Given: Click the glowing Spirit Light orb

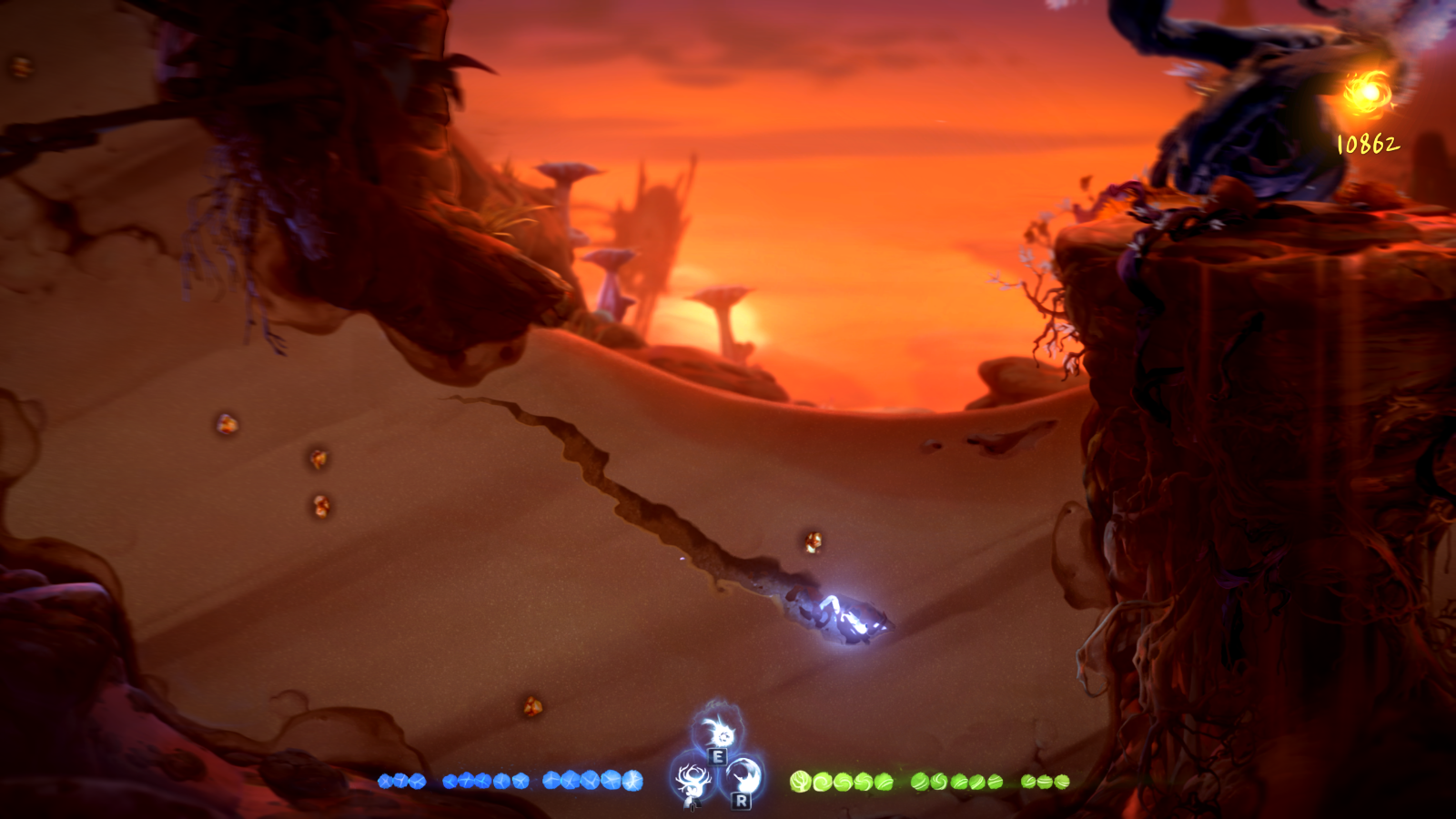Looking at the screenshot, I should [x=1370, y=91].
